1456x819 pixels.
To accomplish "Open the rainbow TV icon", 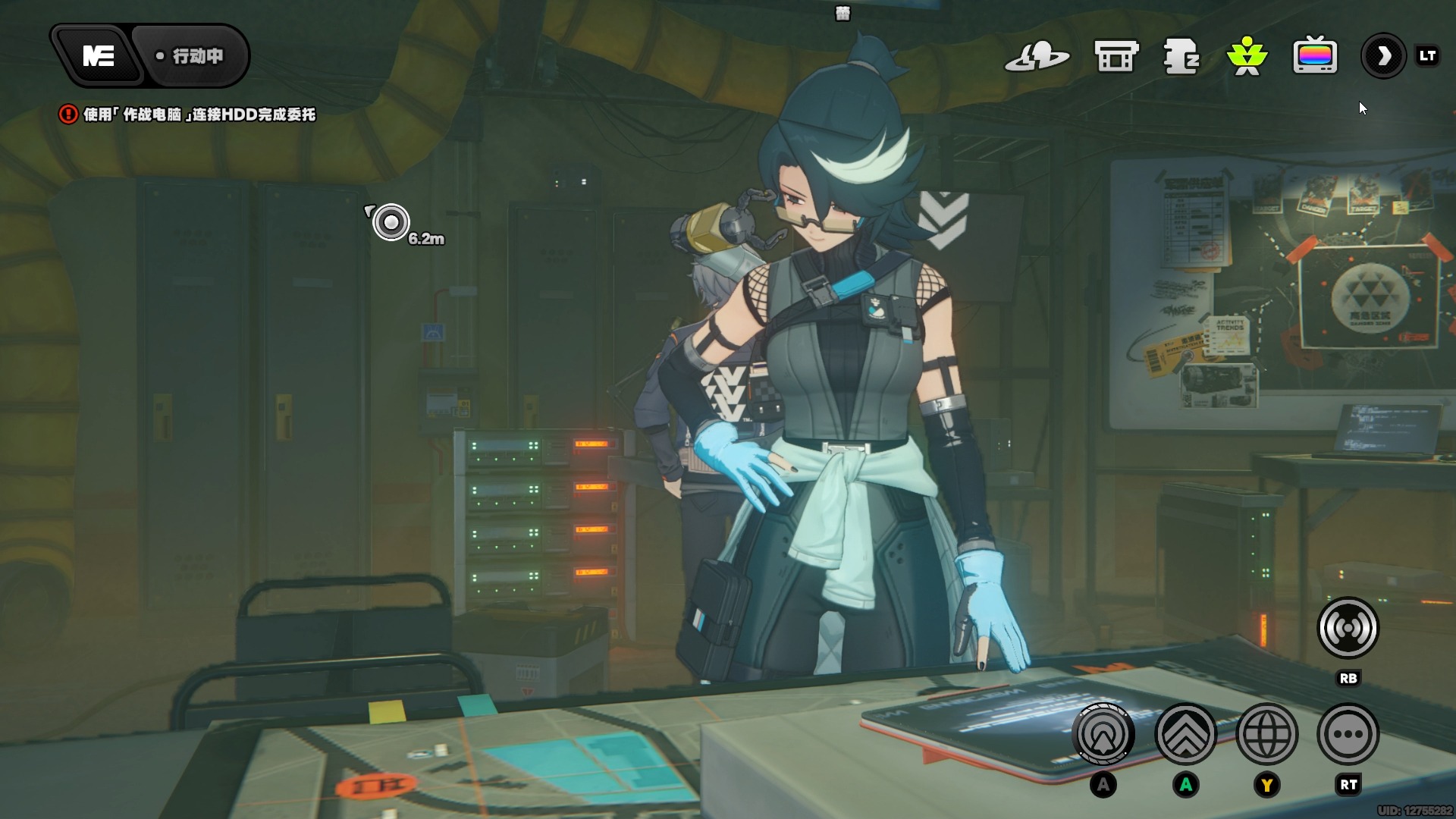I will [x=1314, y=56].
